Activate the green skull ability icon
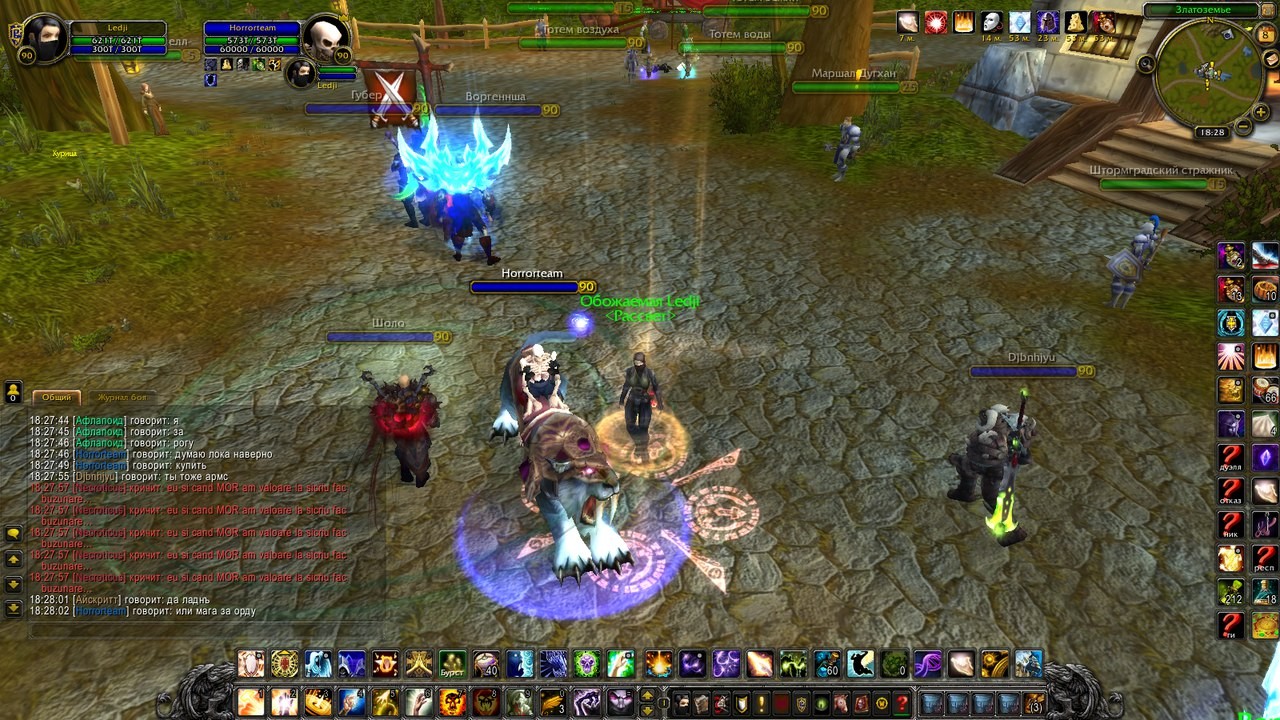Screen dimensions: 1280x720 [x=587, y=664]
